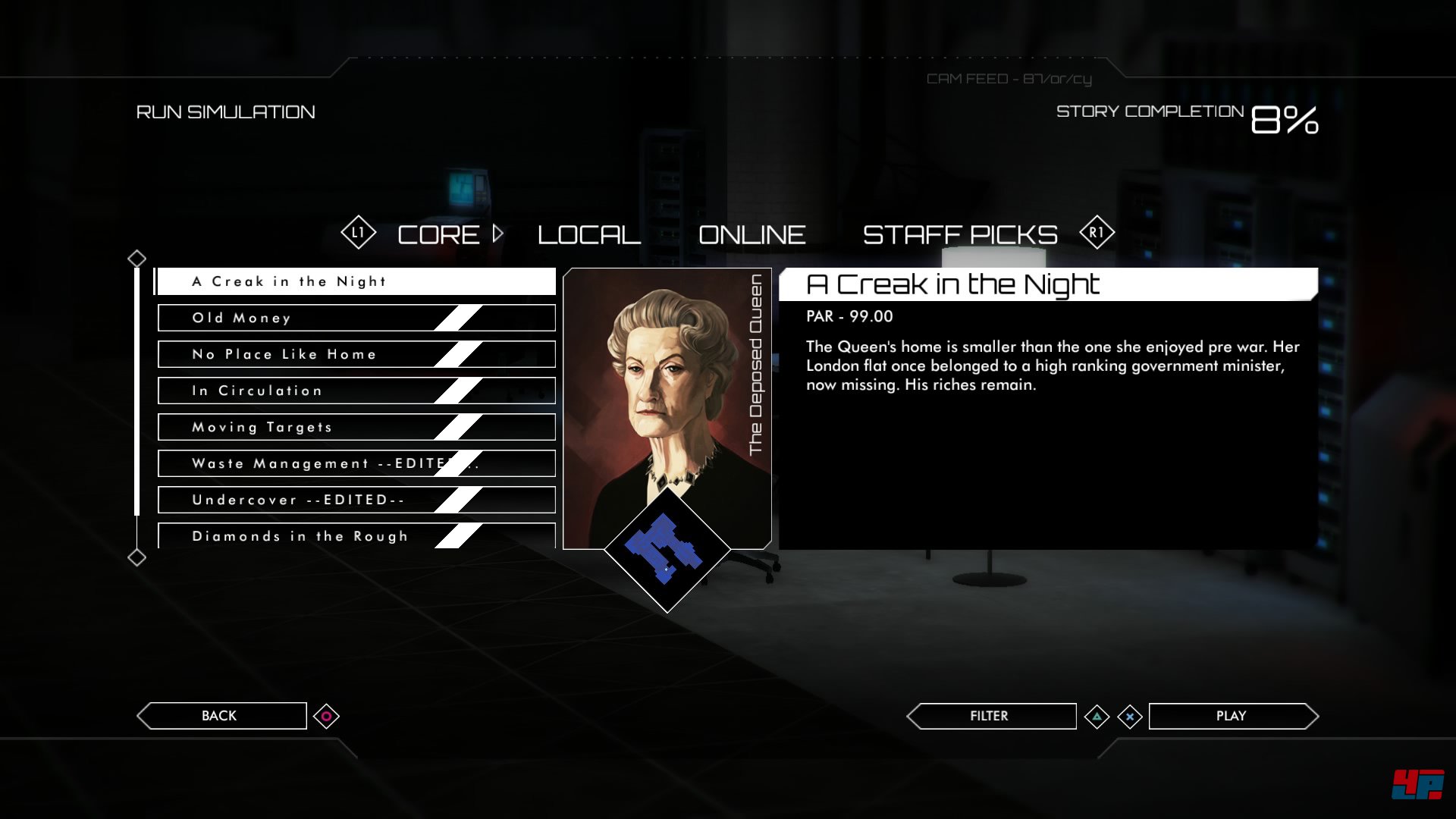This screenshot has width=1456, height=819.
Task: Choose the 'Old Money' level entry
Action: pyautogui.click(x=355, y=318)
